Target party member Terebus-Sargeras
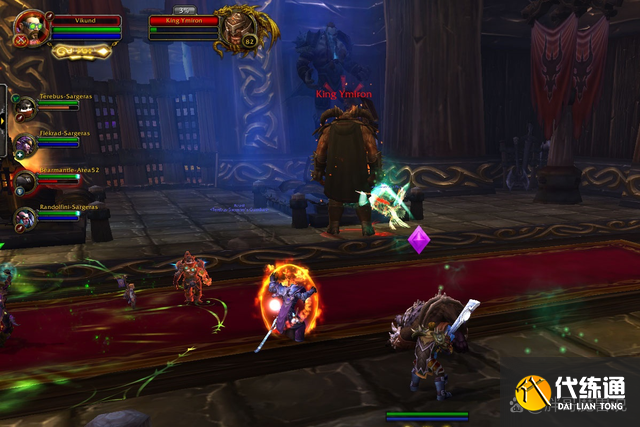640x427 pixels. click(x=25, y=106)
